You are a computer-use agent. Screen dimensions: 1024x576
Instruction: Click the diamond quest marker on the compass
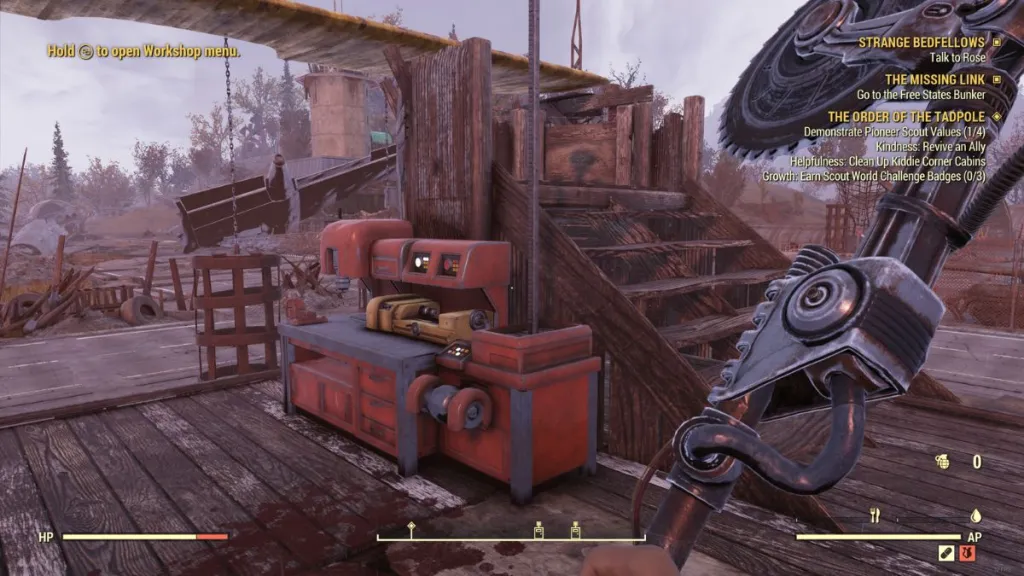410,527
